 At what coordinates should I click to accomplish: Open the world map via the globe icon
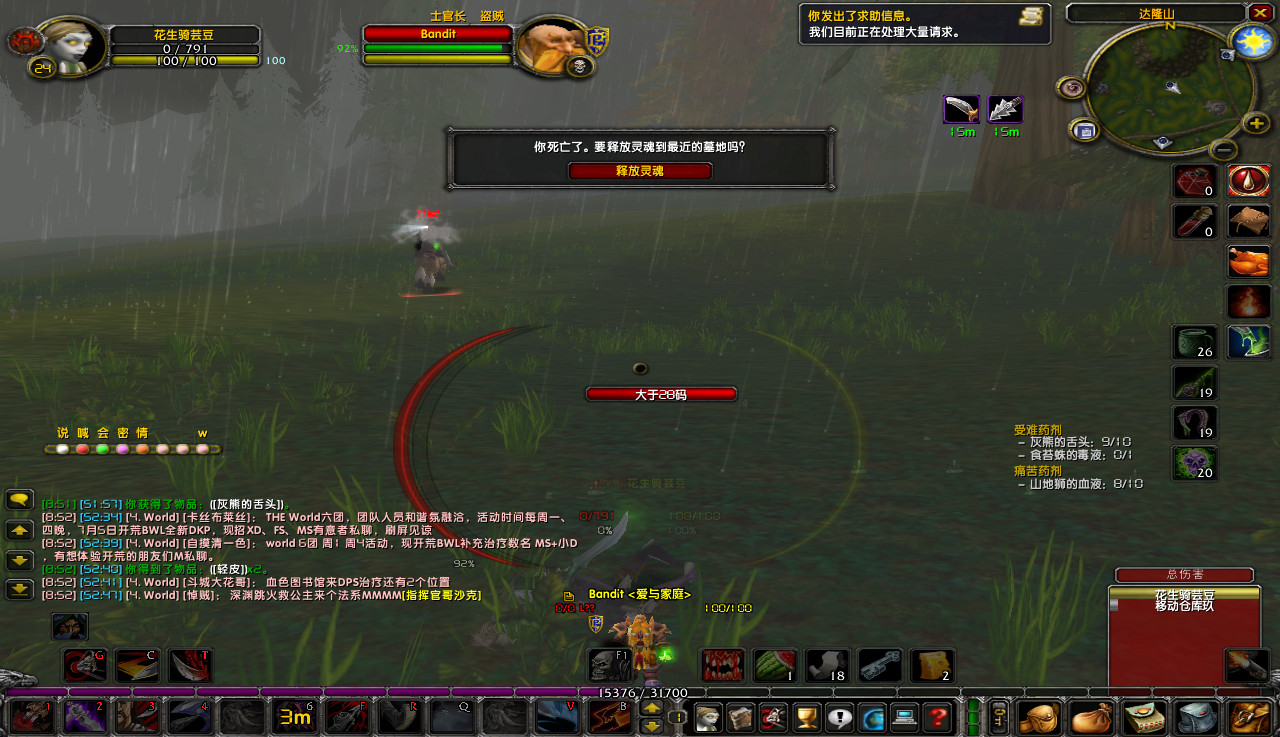(873, 718)
